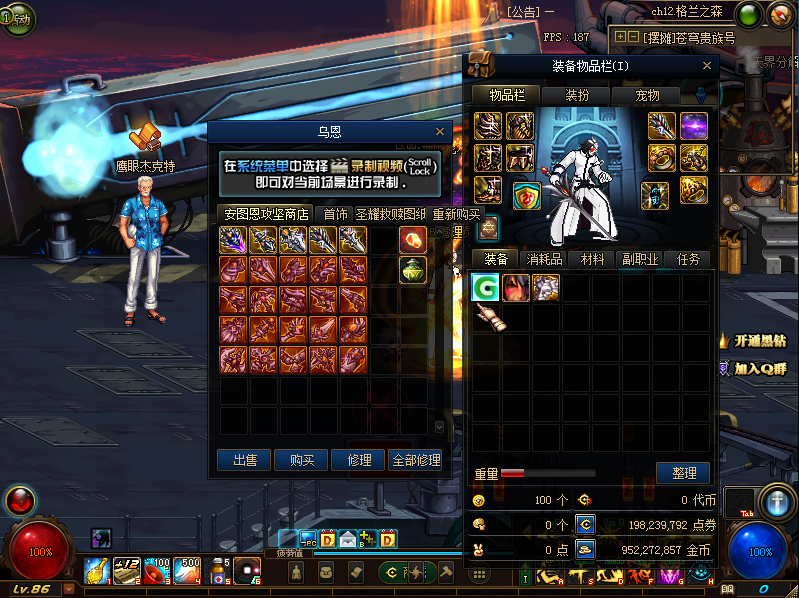Image resolution: width=799 pixels, height=598 pixels.
Task: Choose the 全部修理 repair-all button
Action: point(416,460)
